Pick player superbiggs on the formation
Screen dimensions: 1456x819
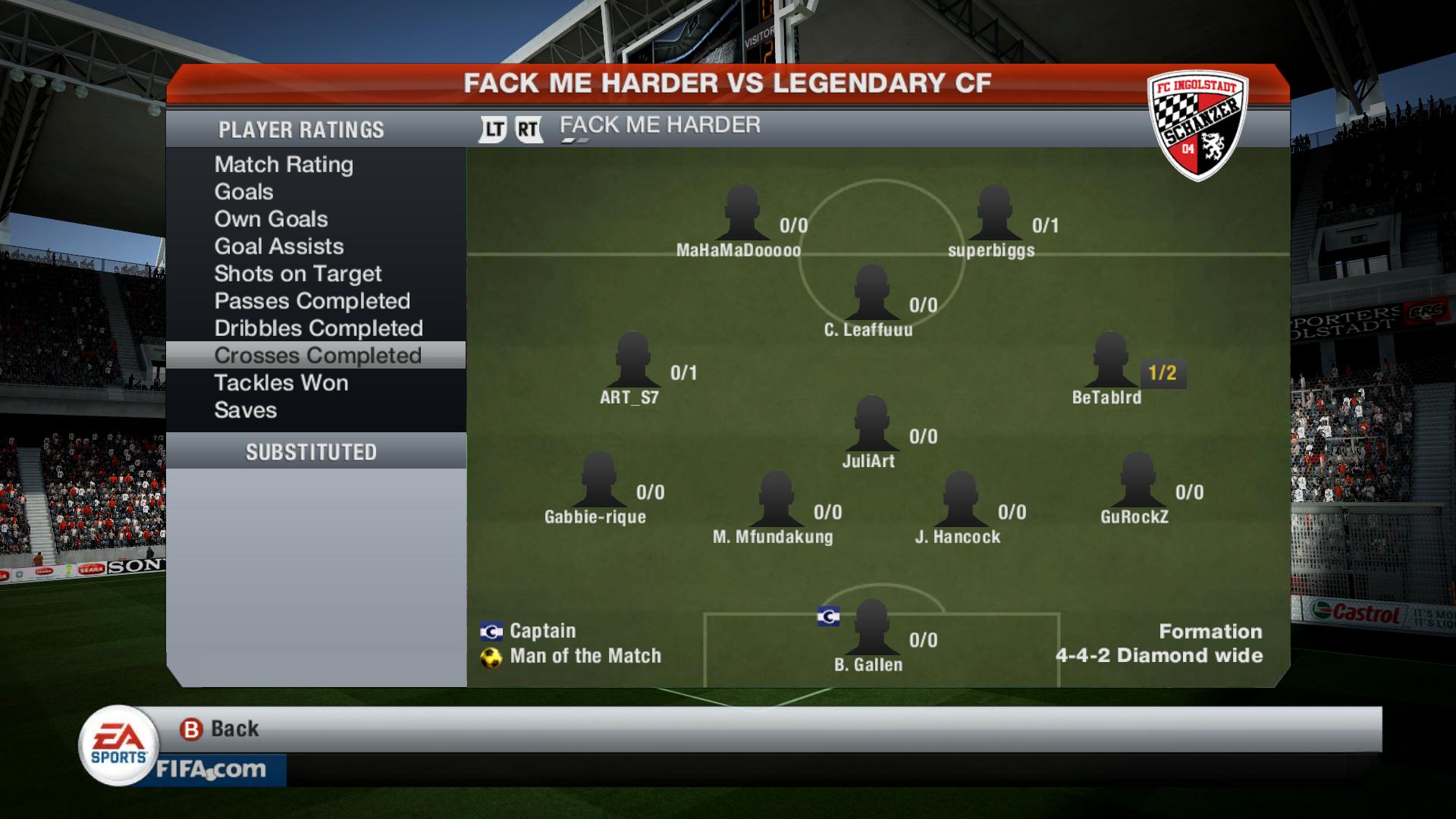pos(993,215)
